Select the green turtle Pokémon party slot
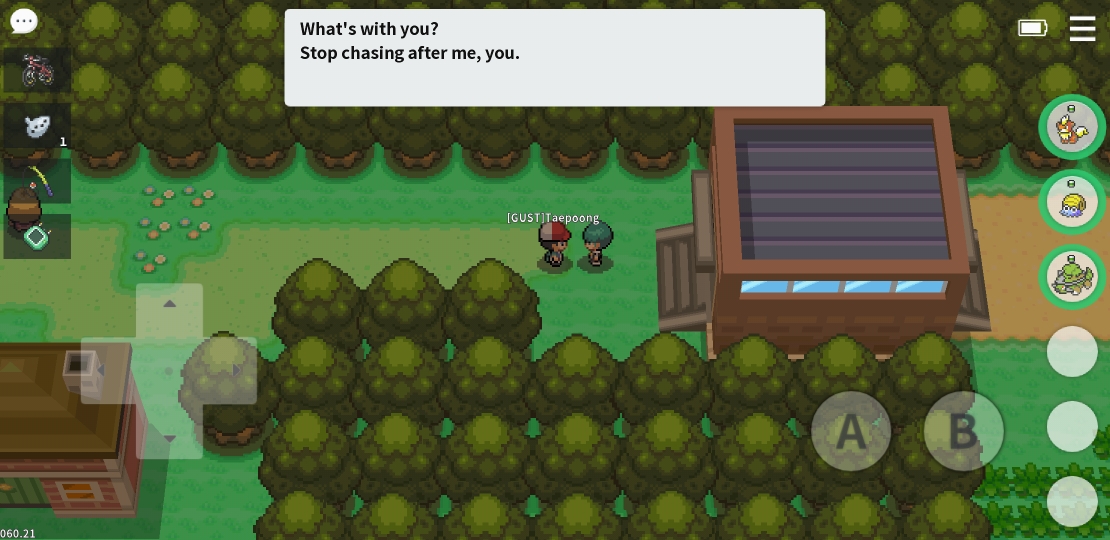Image resolution: width=1110 pixels, height=540 pixels. 1072,277
